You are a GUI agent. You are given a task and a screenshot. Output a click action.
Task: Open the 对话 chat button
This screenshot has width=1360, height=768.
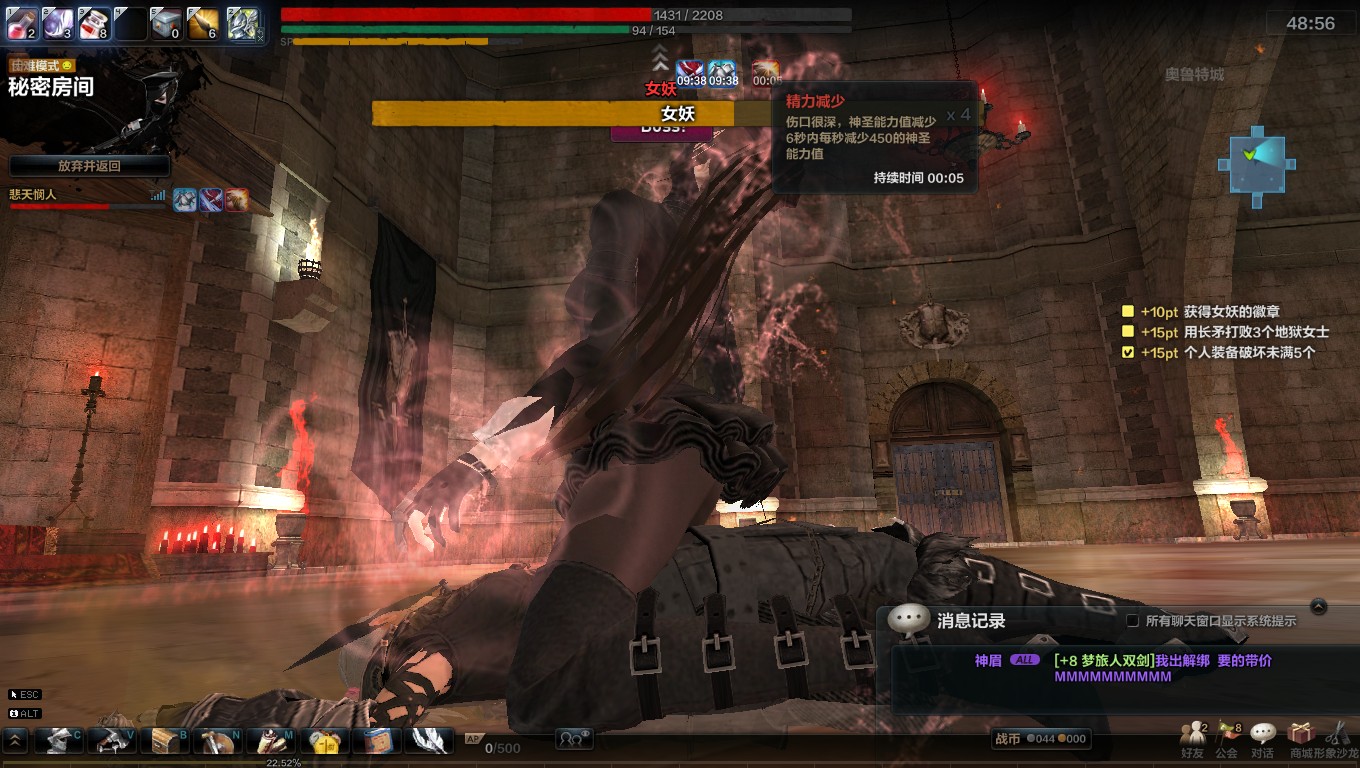[1263, 740]
